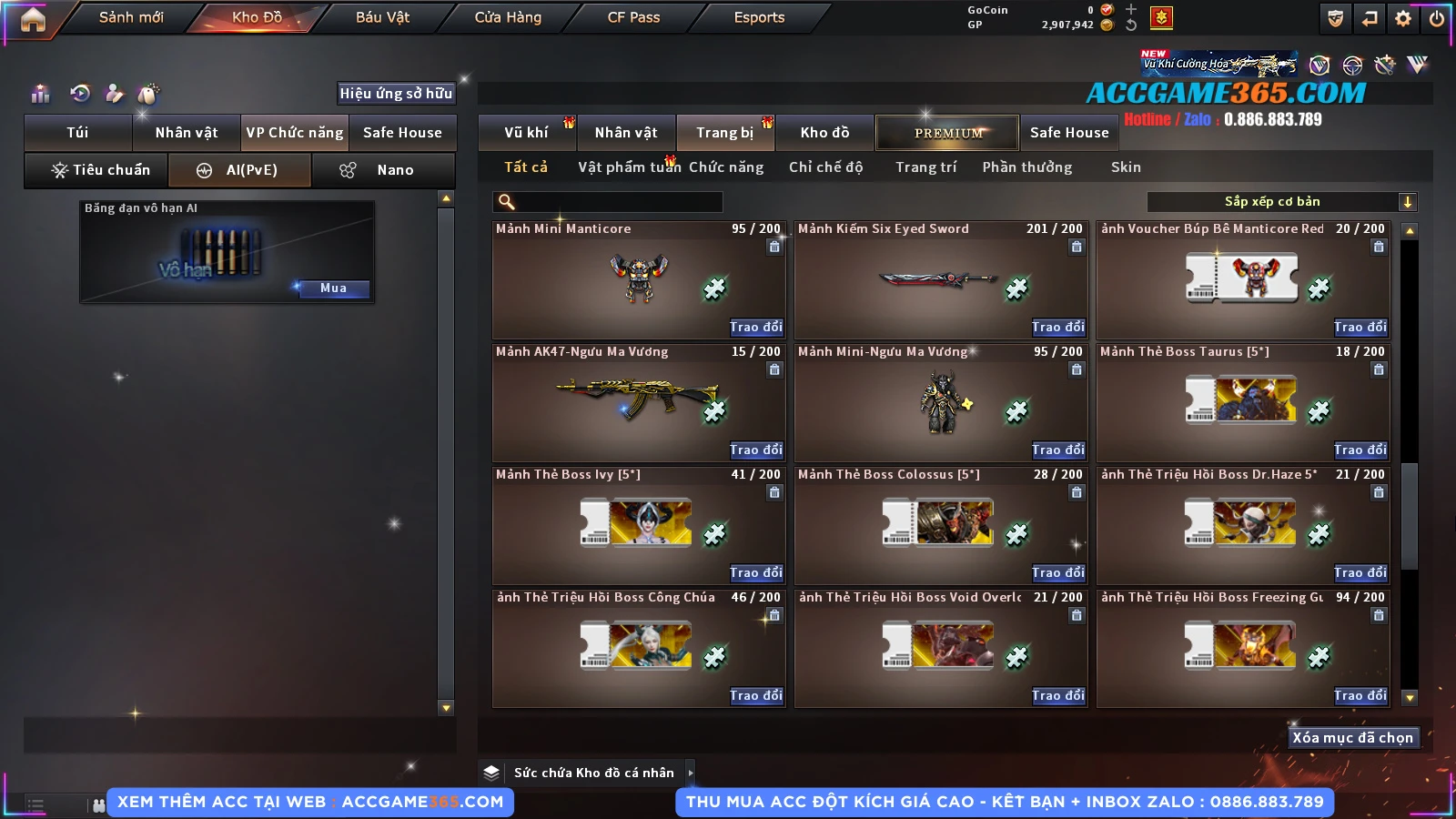Open the Sắp xếp cơ bản dropdown
The image size is (1456, 819).
coord(1407,202)
